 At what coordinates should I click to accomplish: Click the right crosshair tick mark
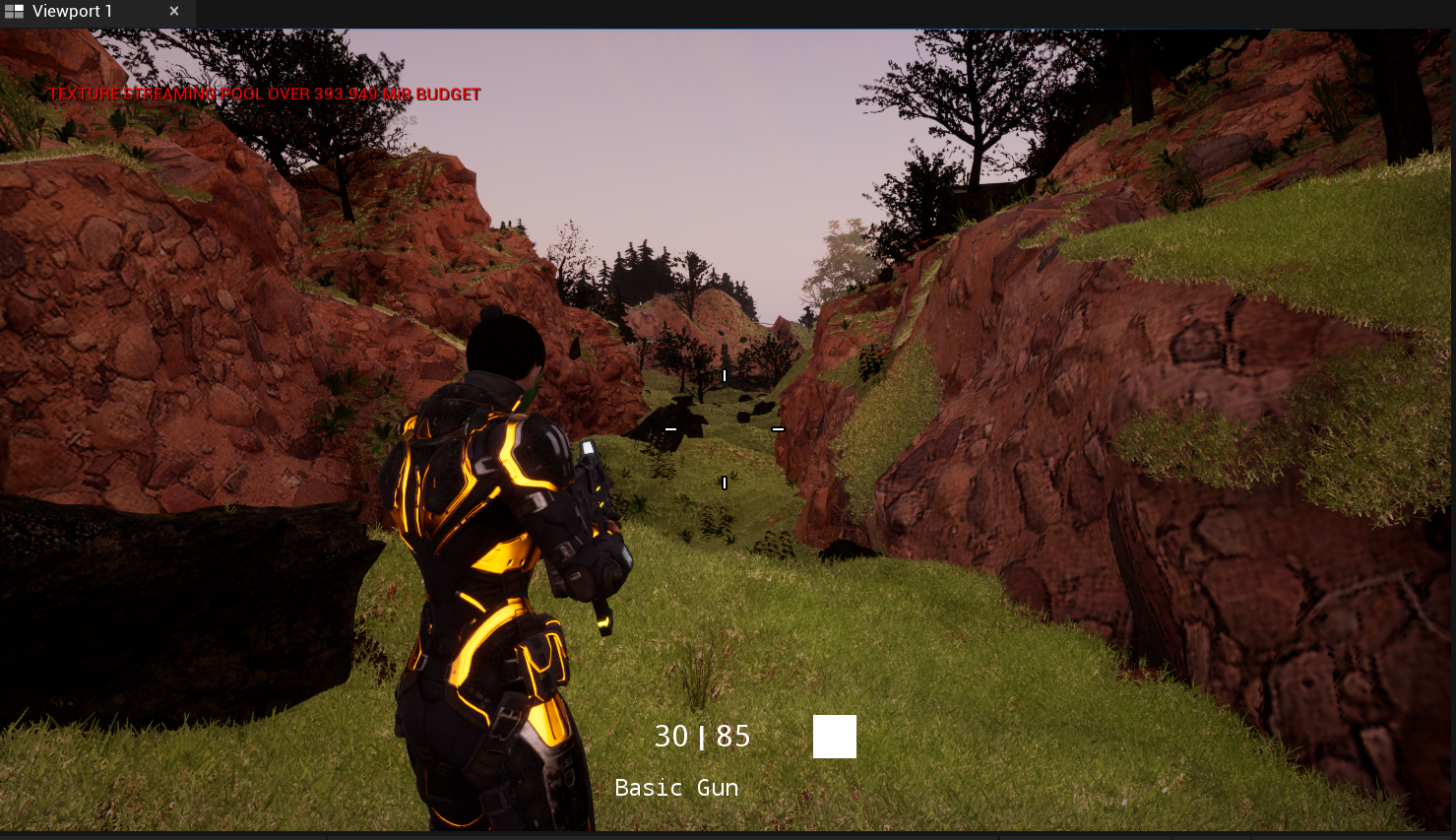779,430
